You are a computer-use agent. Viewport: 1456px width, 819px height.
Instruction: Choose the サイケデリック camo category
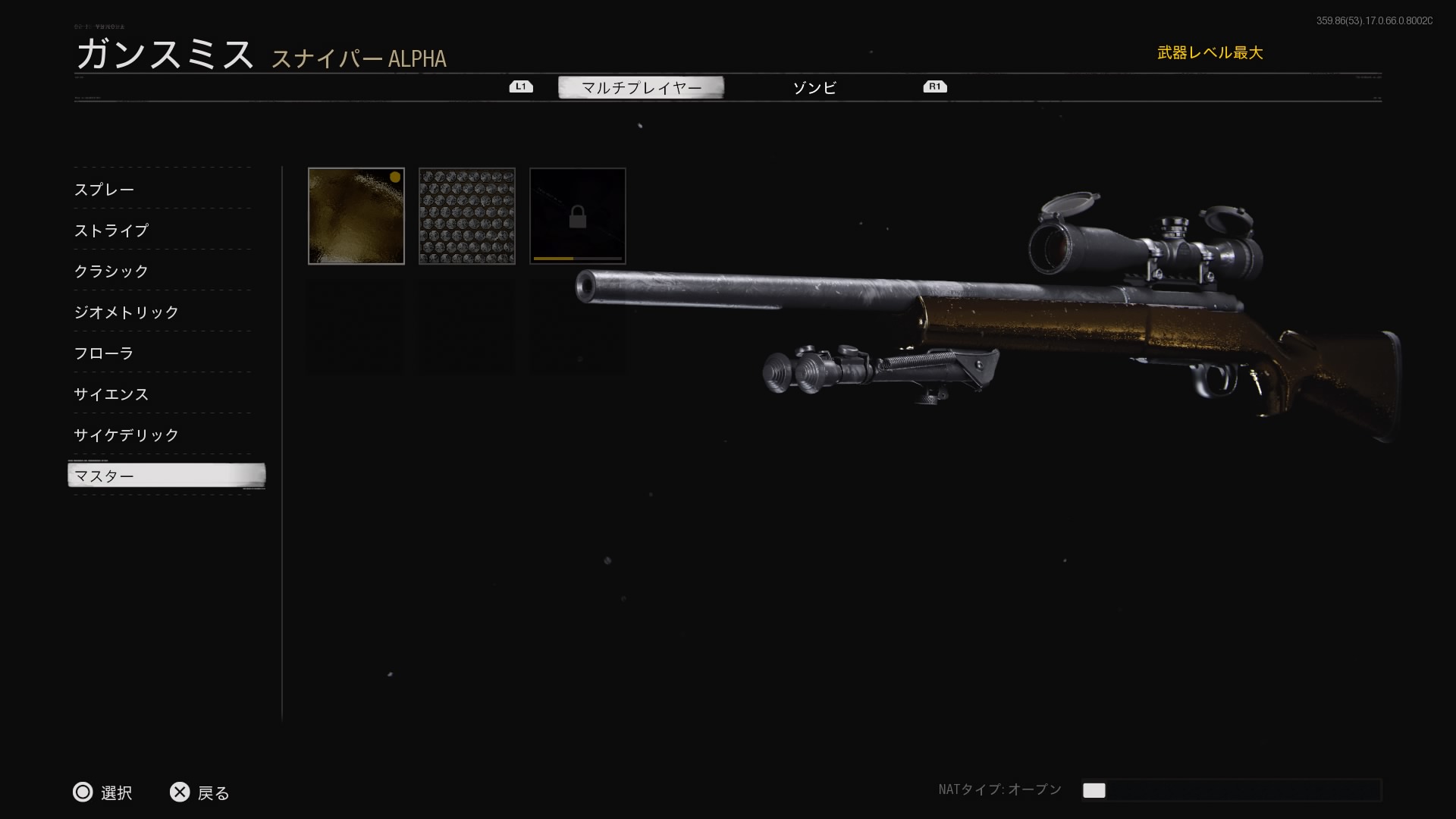[x=127, y=435]
